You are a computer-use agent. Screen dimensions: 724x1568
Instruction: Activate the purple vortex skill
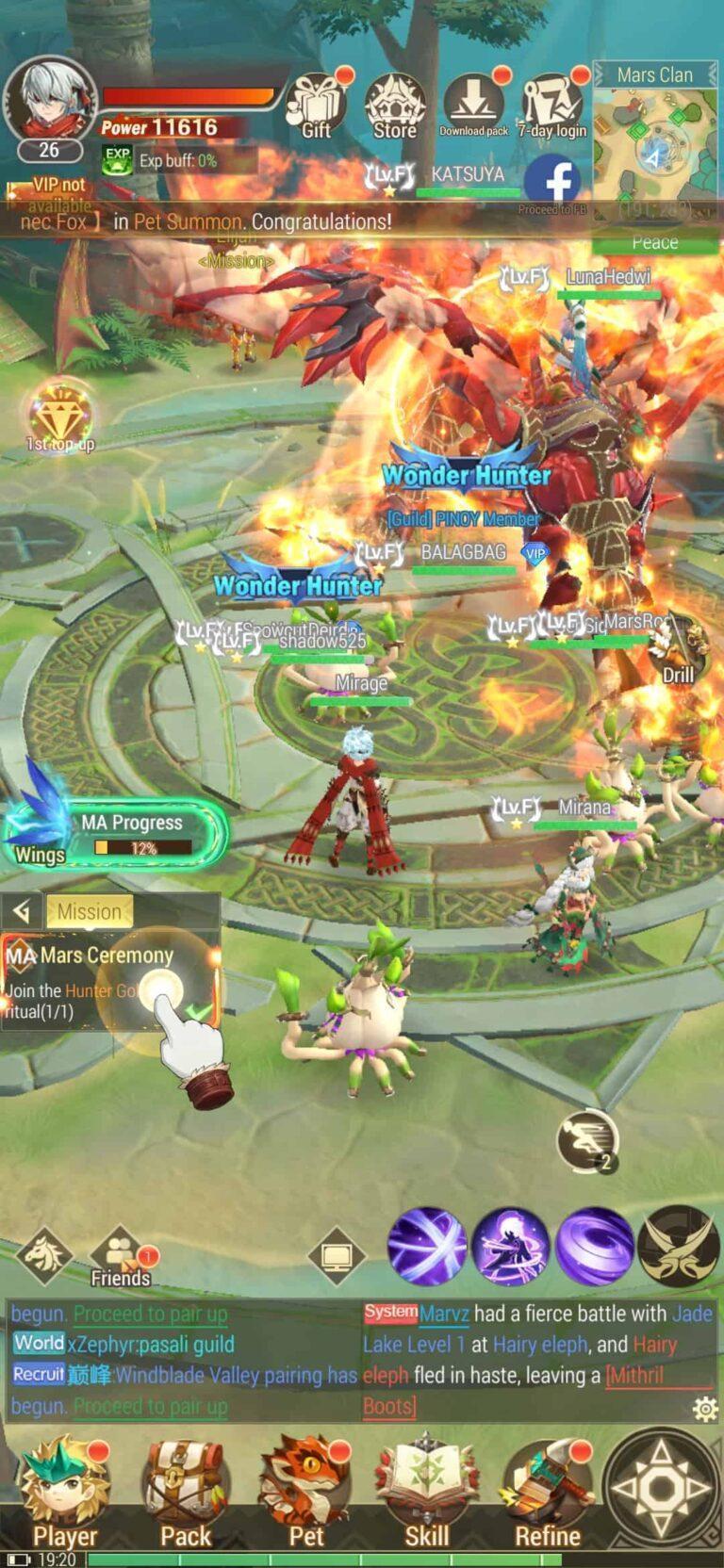pos(594,1247)
